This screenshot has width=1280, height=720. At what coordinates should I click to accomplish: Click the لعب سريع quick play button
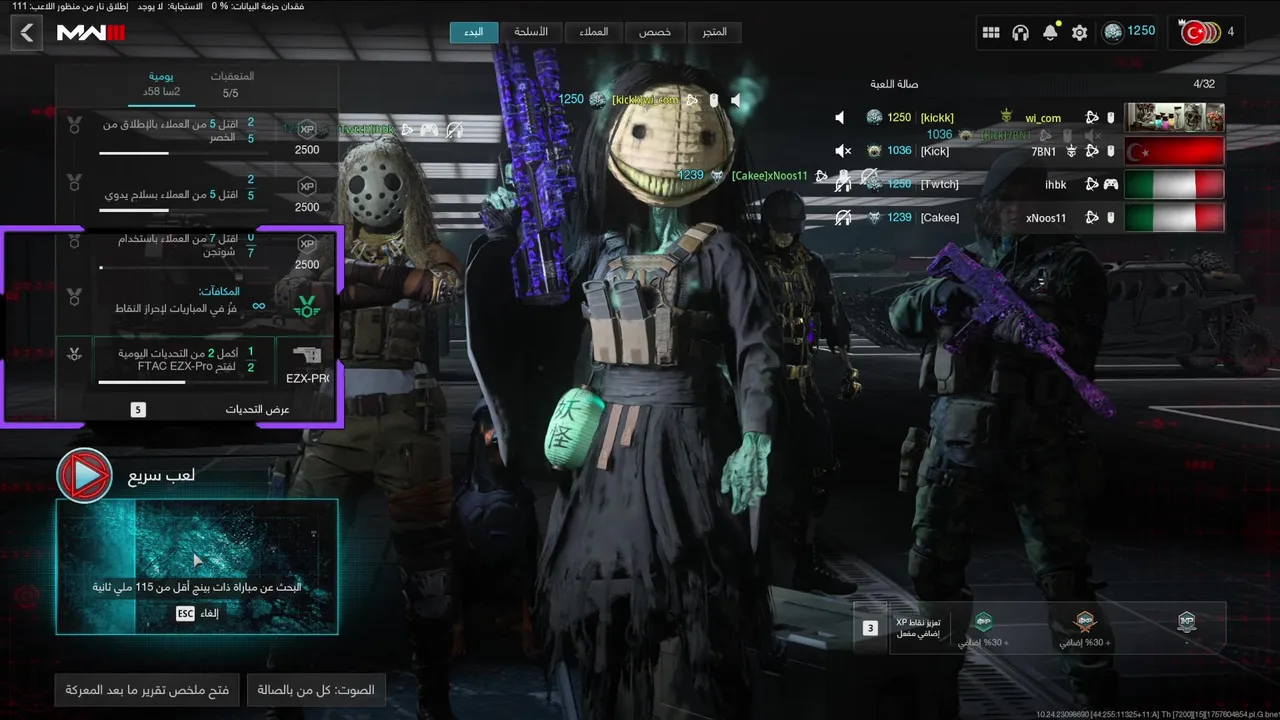point(84,475)
